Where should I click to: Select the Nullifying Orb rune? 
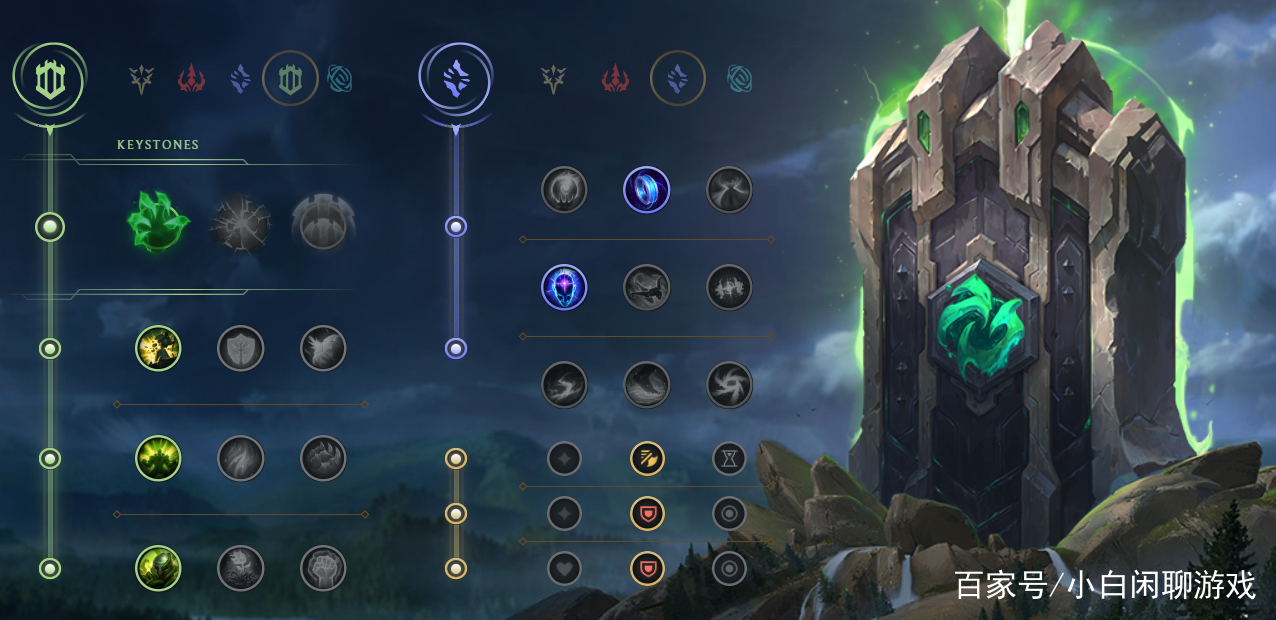coord(564,189)
